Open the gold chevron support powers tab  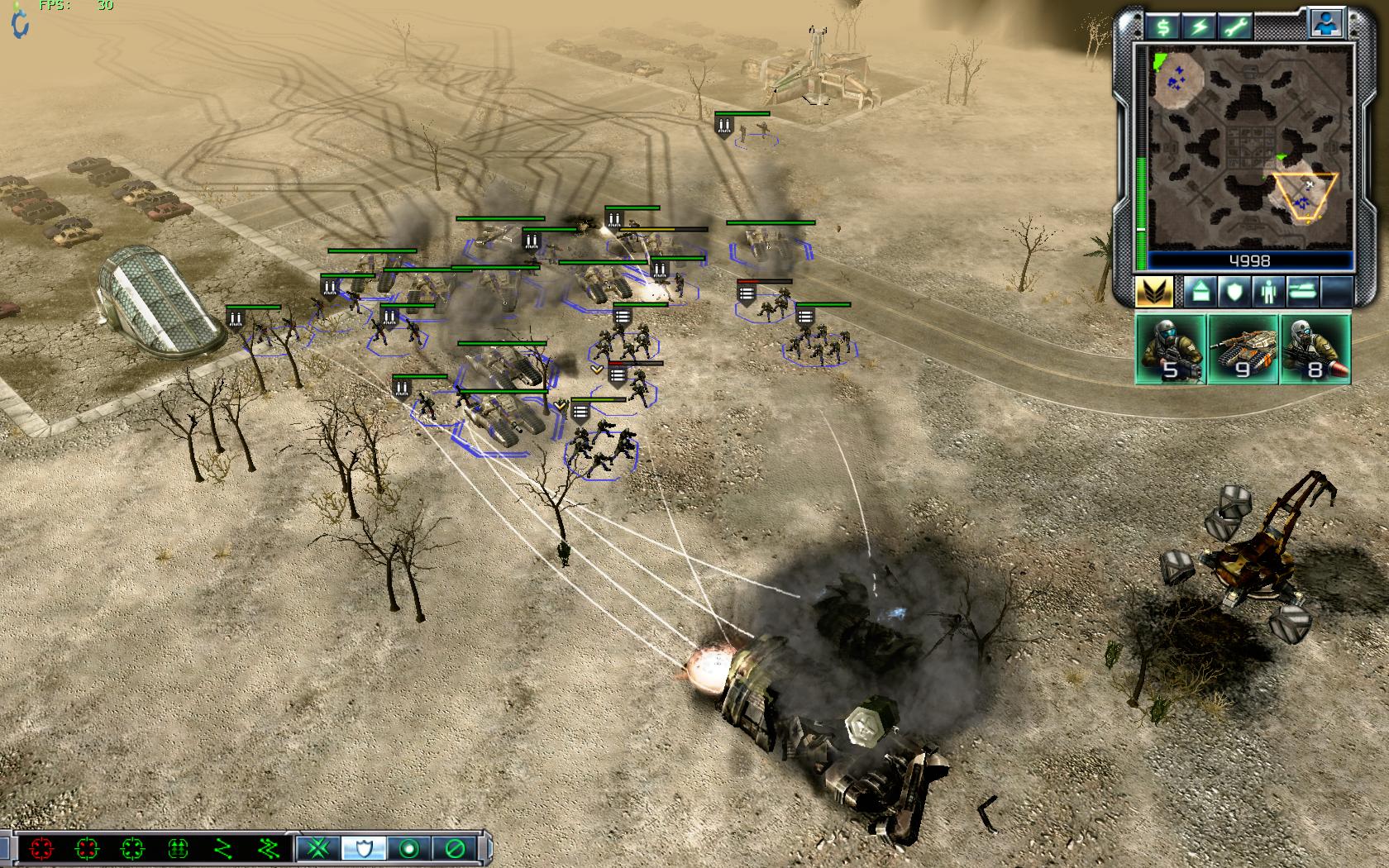[1155, 293]
